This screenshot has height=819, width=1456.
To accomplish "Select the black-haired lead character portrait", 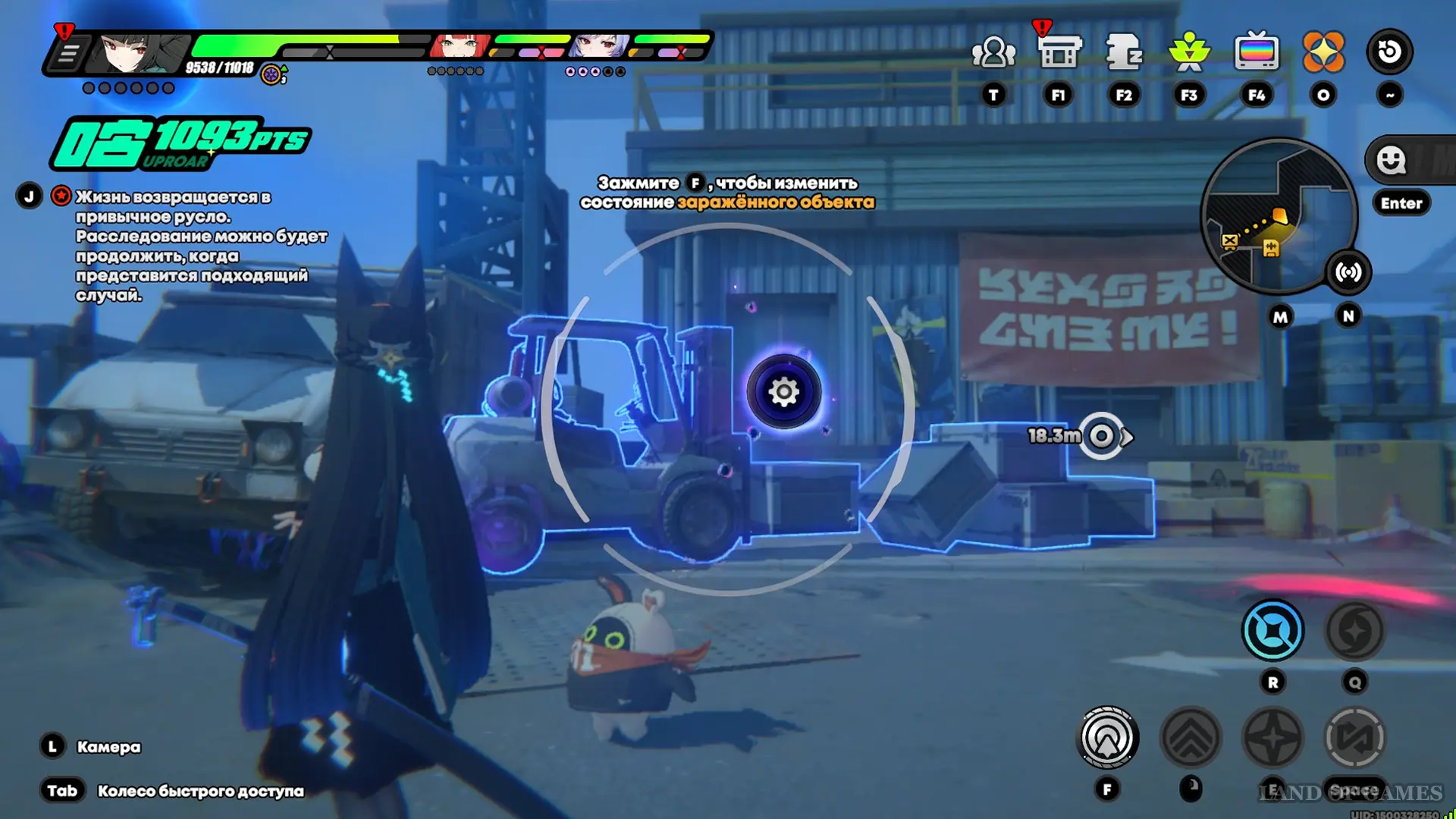I will [x=139, y=52].
